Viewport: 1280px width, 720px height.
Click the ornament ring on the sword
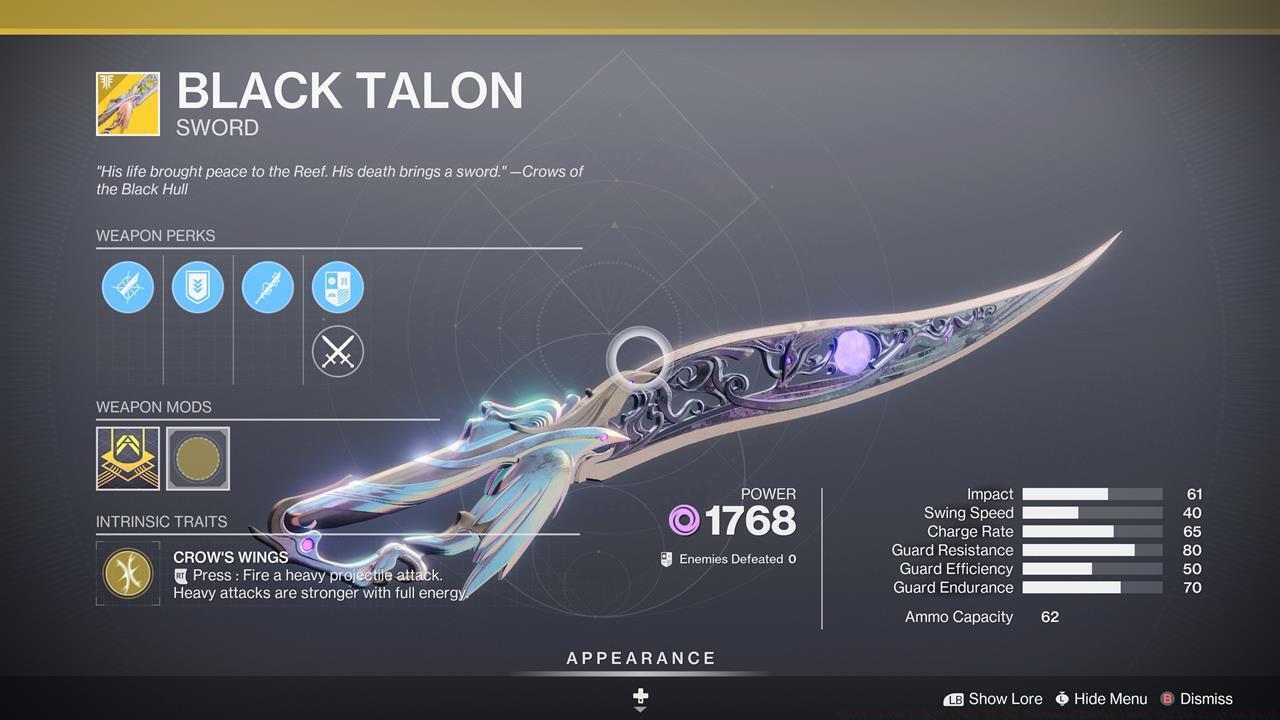click(x=640, y=353)
